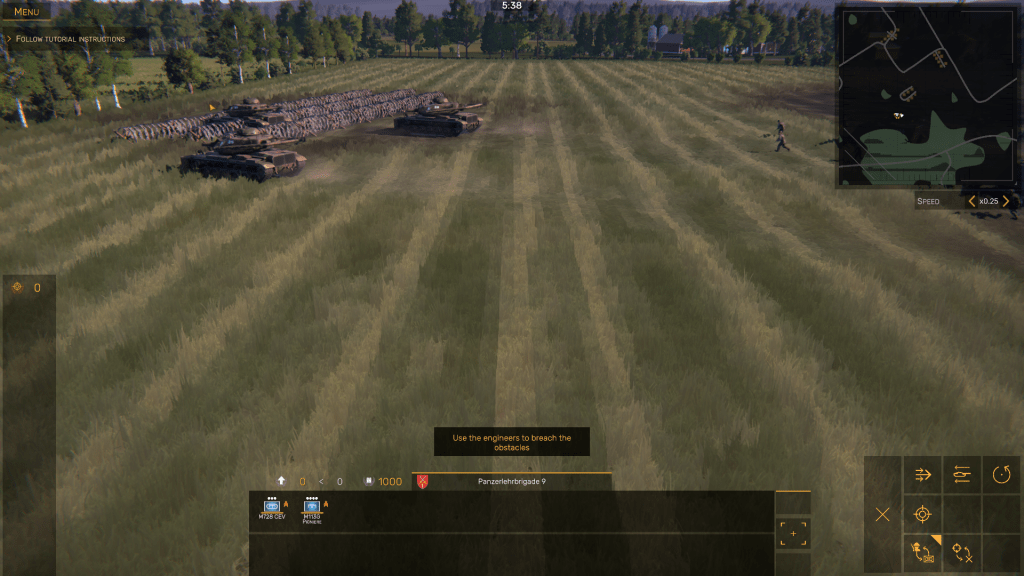Click the tactical minimap

tap(928, 97)
